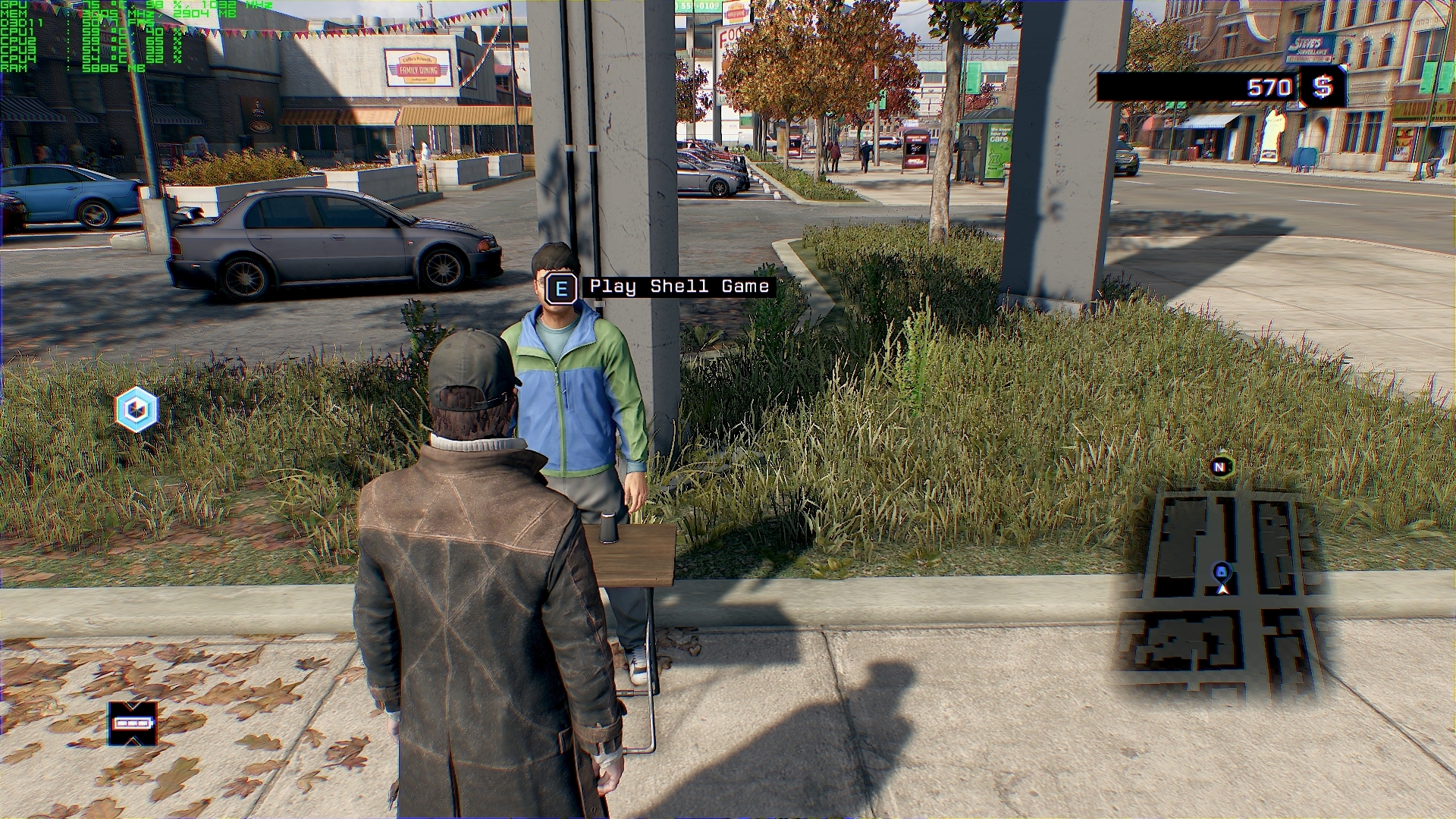1456x819 pixels.
Task: Click the north compass marker on minimap
Action: pos(1220,467)
